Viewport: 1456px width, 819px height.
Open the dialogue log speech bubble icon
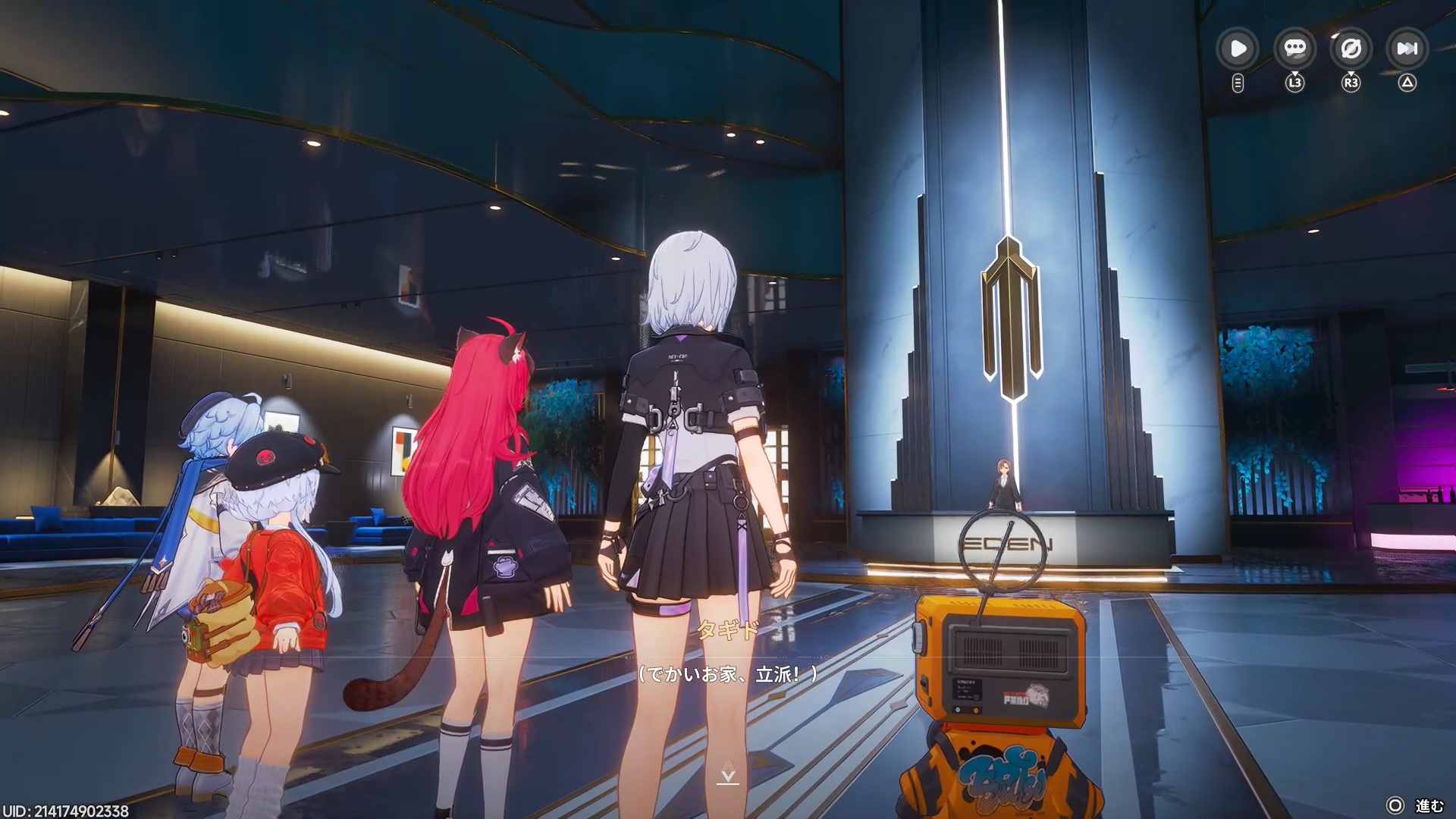coord(1294,49)
